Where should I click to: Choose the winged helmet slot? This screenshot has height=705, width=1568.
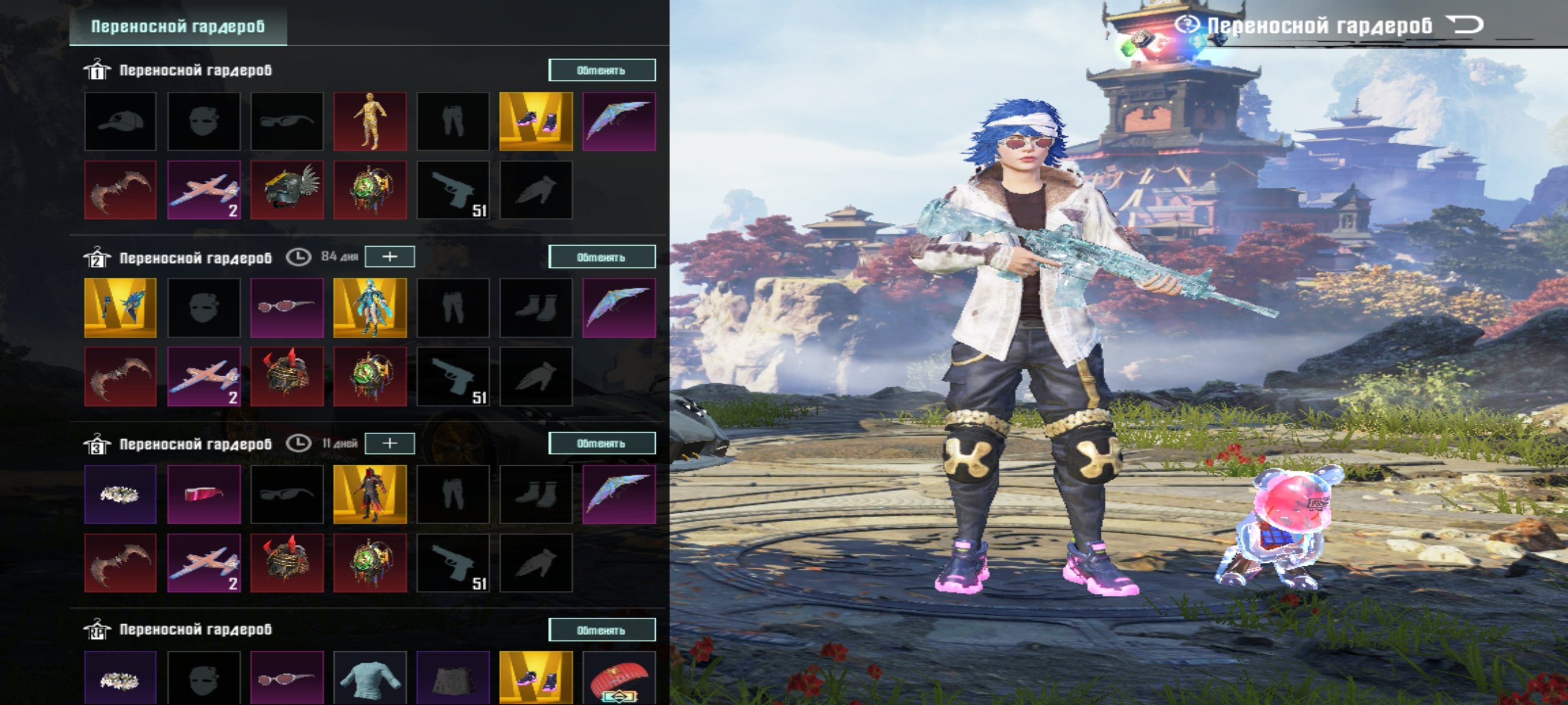tap(287, 190)
